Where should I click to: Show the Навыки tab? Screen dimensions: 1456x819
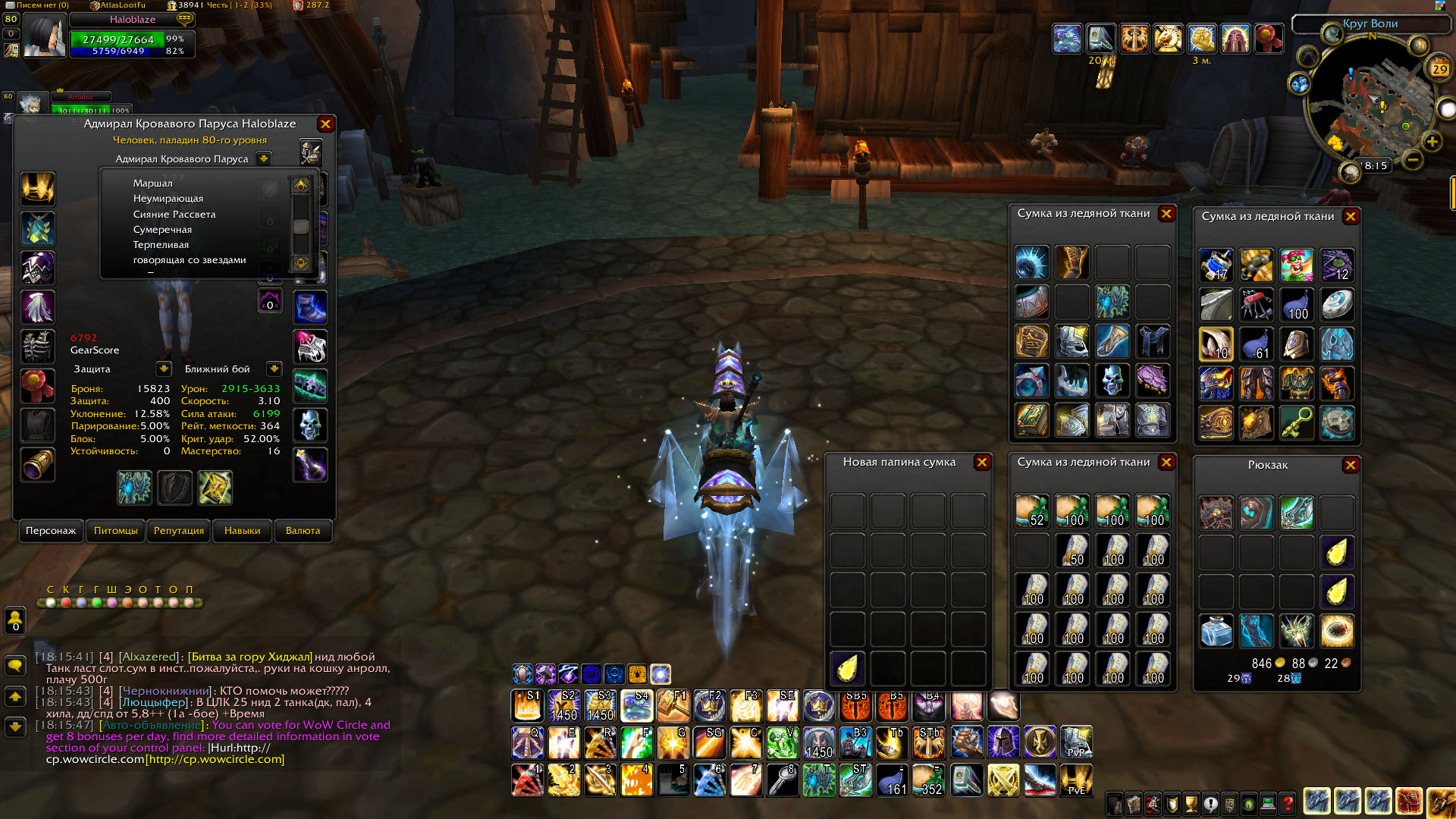point(242,531)
